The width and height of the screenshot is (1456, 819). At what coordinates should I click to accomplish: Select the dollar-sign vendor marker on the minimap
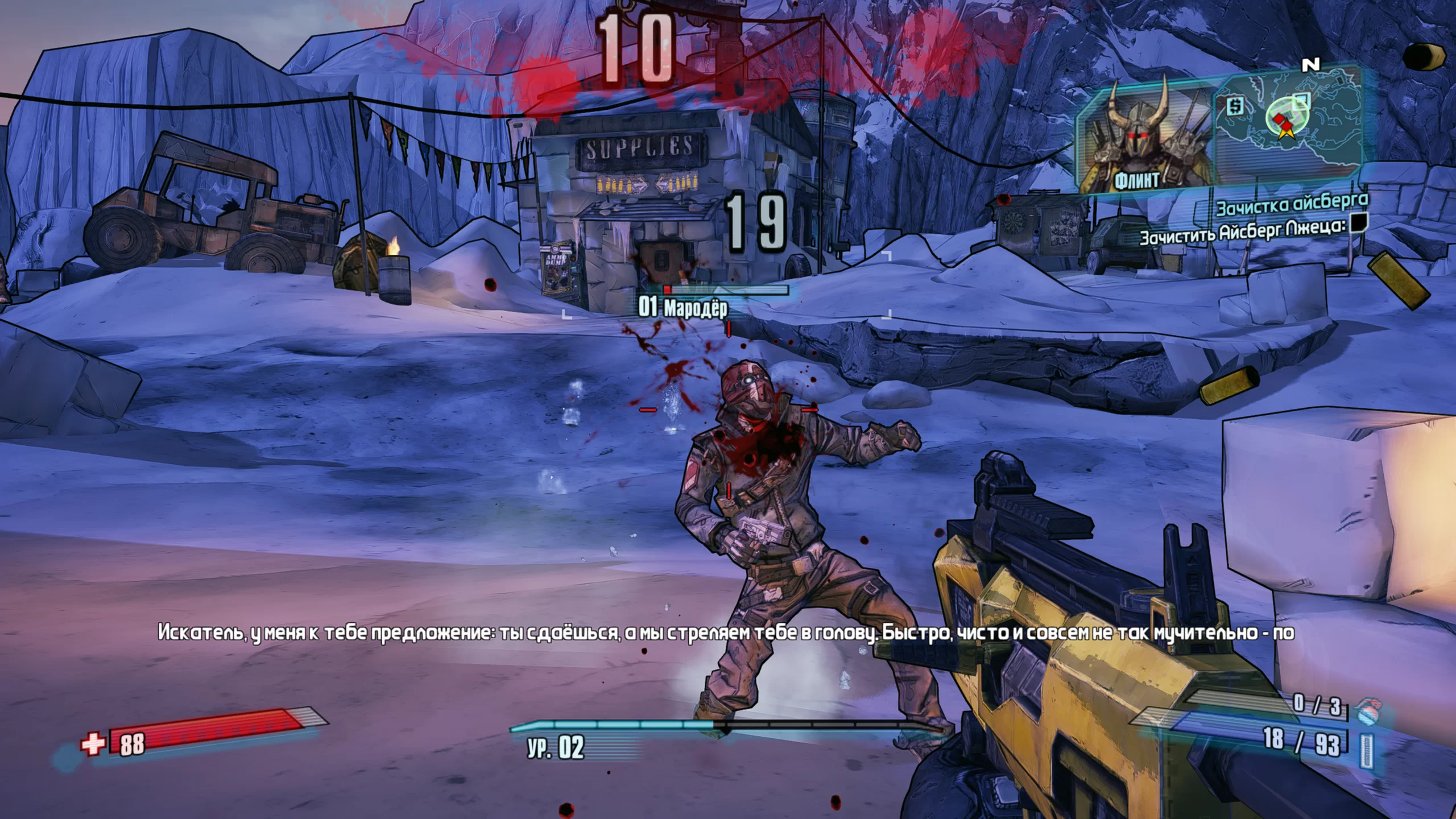pyautogui.click(x=1234, y=106)
